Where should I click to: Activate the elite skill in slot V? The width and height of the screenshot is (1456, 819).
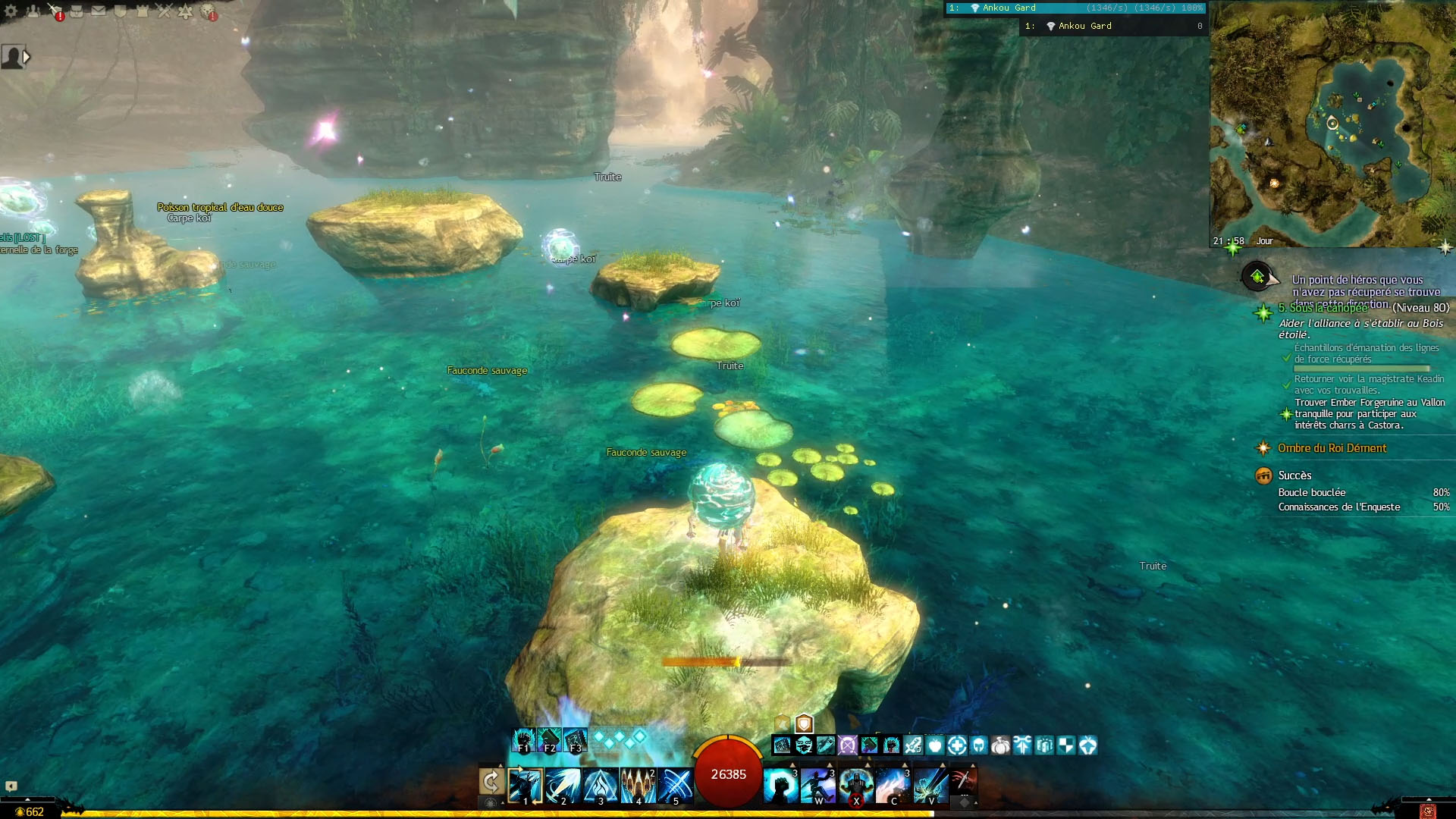coord(931,786)
